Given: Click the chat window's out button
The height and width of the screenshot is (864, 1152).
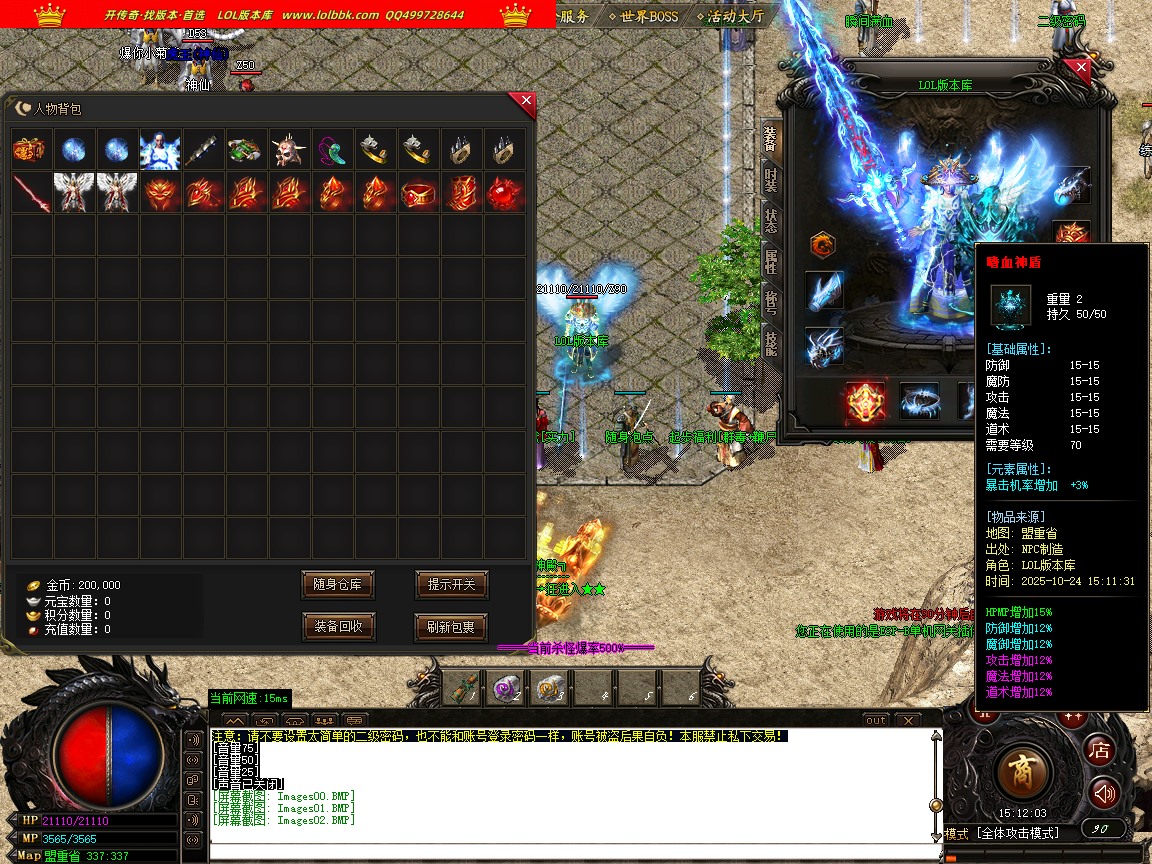Looking at the screenshot, I should coord(876,720).
